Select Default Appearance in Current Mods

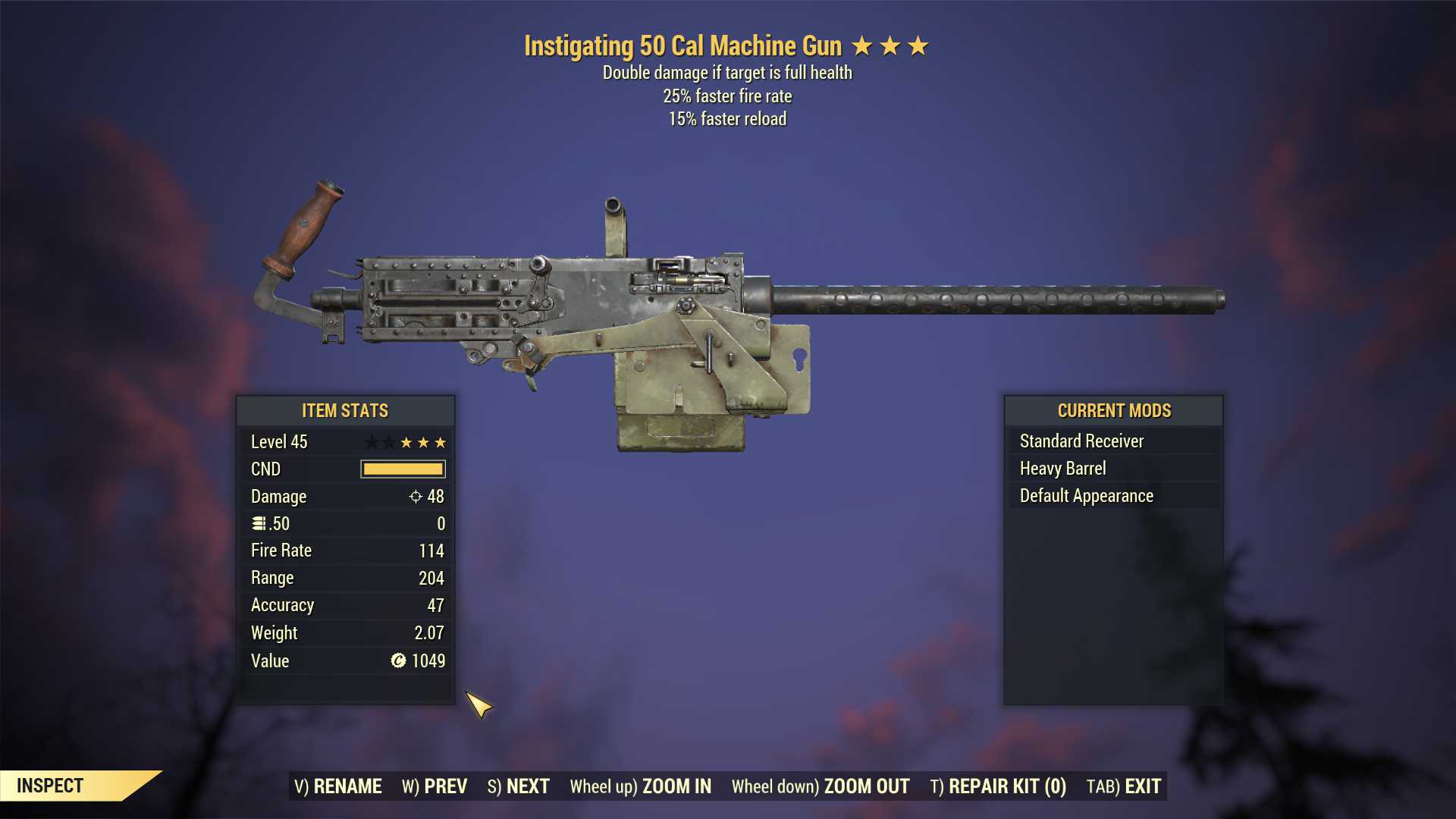1085,495
